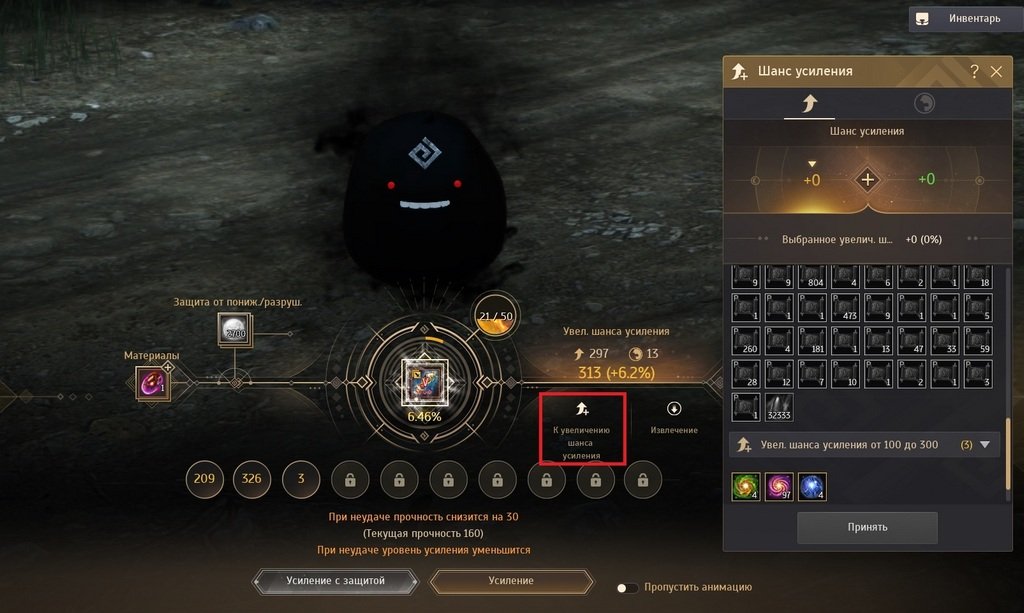Select the item stack of 32333
Viewport: 1024px width, 613px height.
click(779, 408)
